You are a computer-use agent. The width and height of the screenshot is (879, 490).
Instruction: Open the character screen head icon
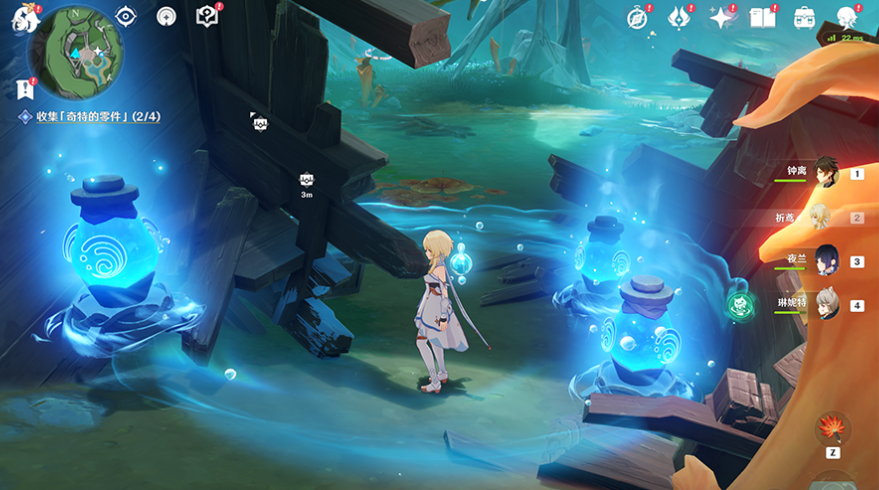tap(847, 17)
